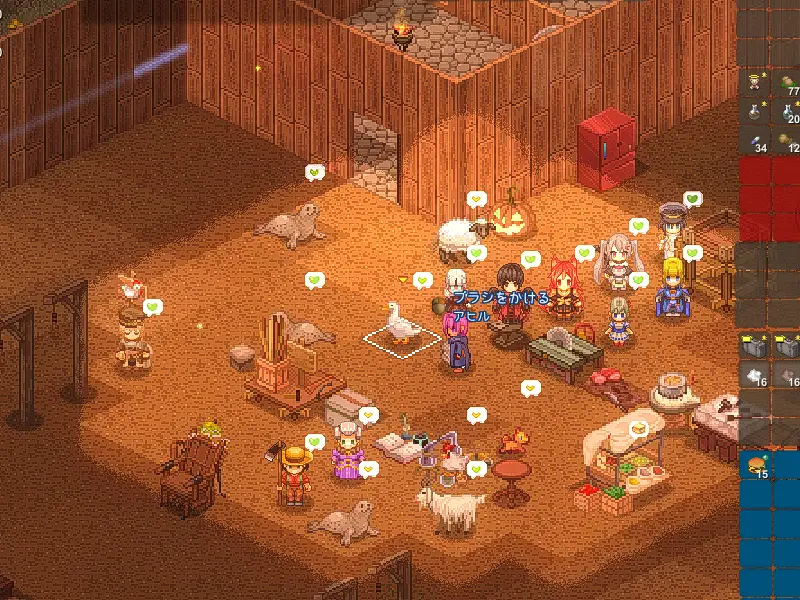Pick the flask stack of 20
Image resolution: width=800 pixels, height=600 pixels.
pyautogui.click(x=790, y=110)
